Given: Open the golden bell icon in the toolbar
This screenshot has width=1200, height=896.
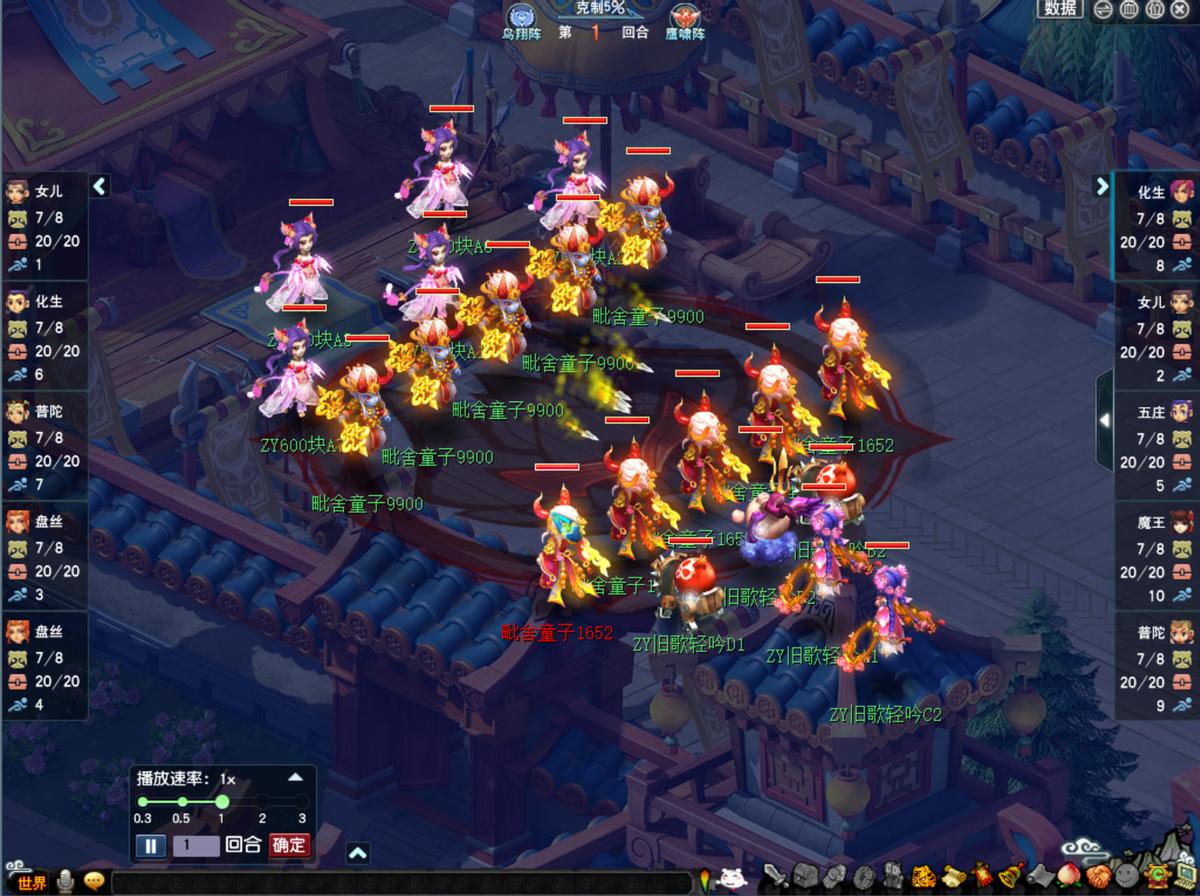Looking at the screenshot, I should pyautogui.click(x=1011, y=878).
